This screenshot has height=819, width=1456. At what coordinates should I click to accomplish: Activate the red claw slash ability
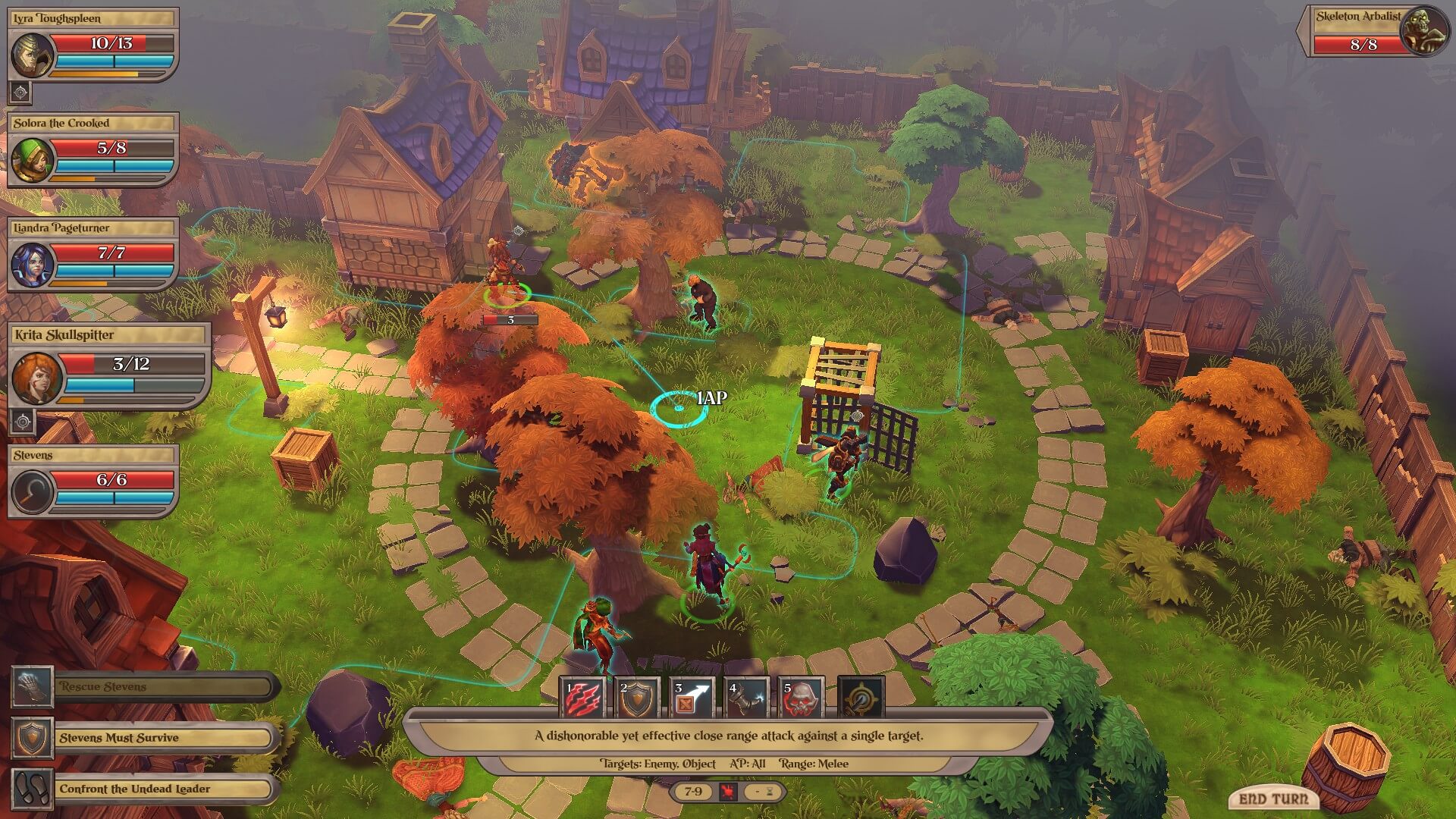point(583,698)
